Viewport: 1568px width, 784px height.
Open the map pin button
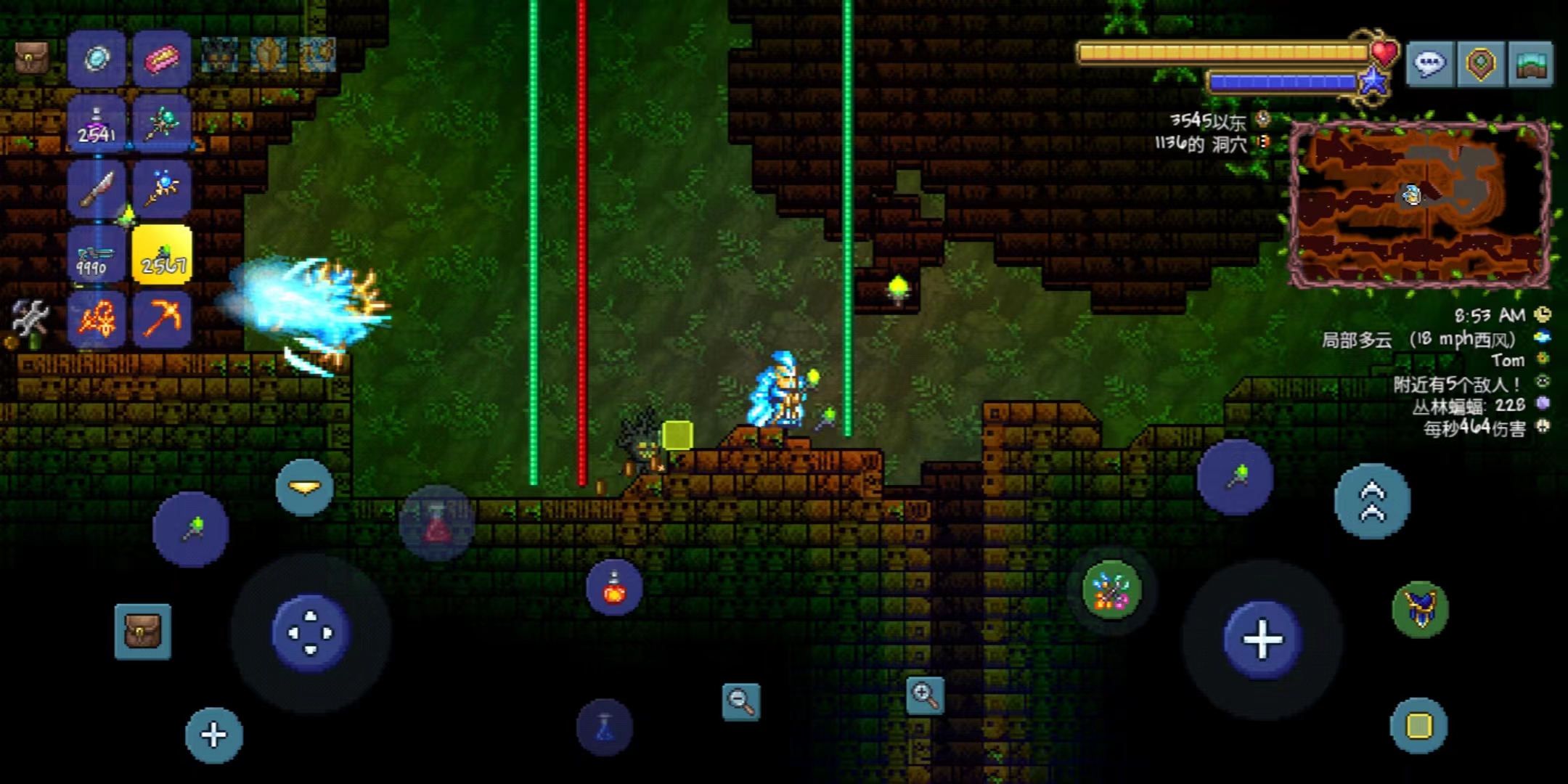[1480, 65]
